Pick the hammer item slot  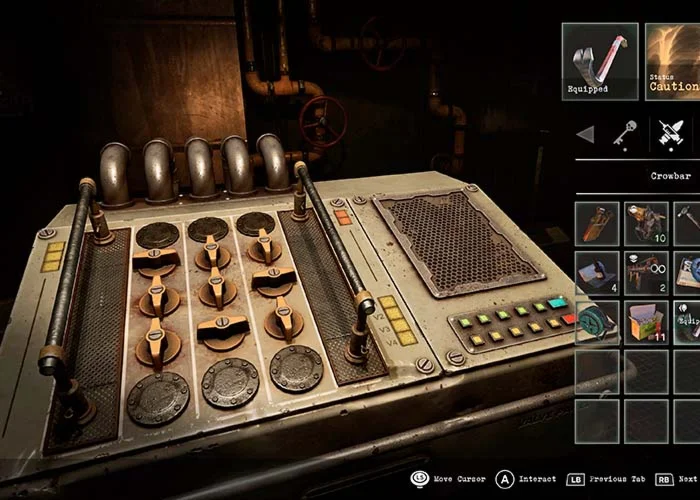tap(688, 223)
